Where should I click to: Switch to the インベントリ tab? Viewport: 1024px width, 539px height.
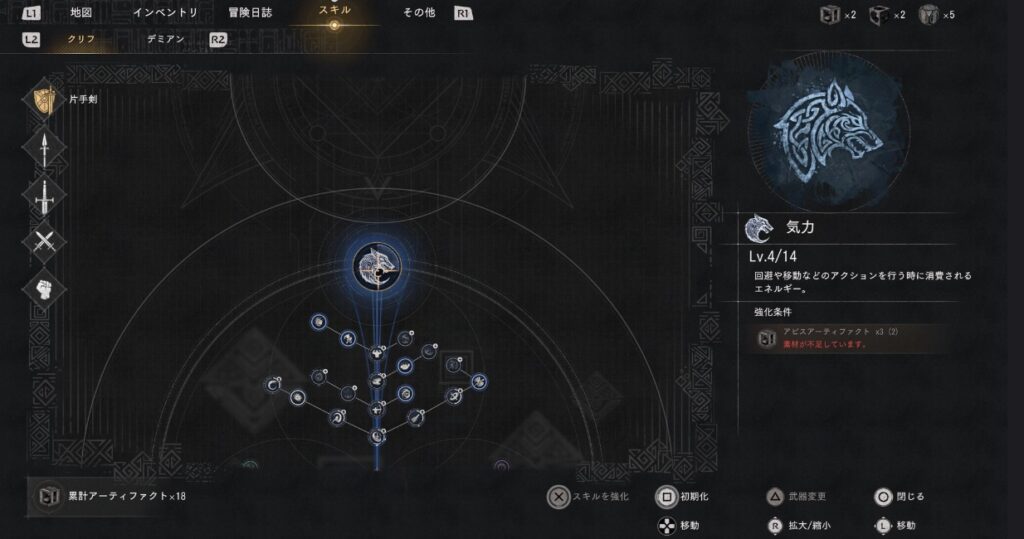coord(166,13)
